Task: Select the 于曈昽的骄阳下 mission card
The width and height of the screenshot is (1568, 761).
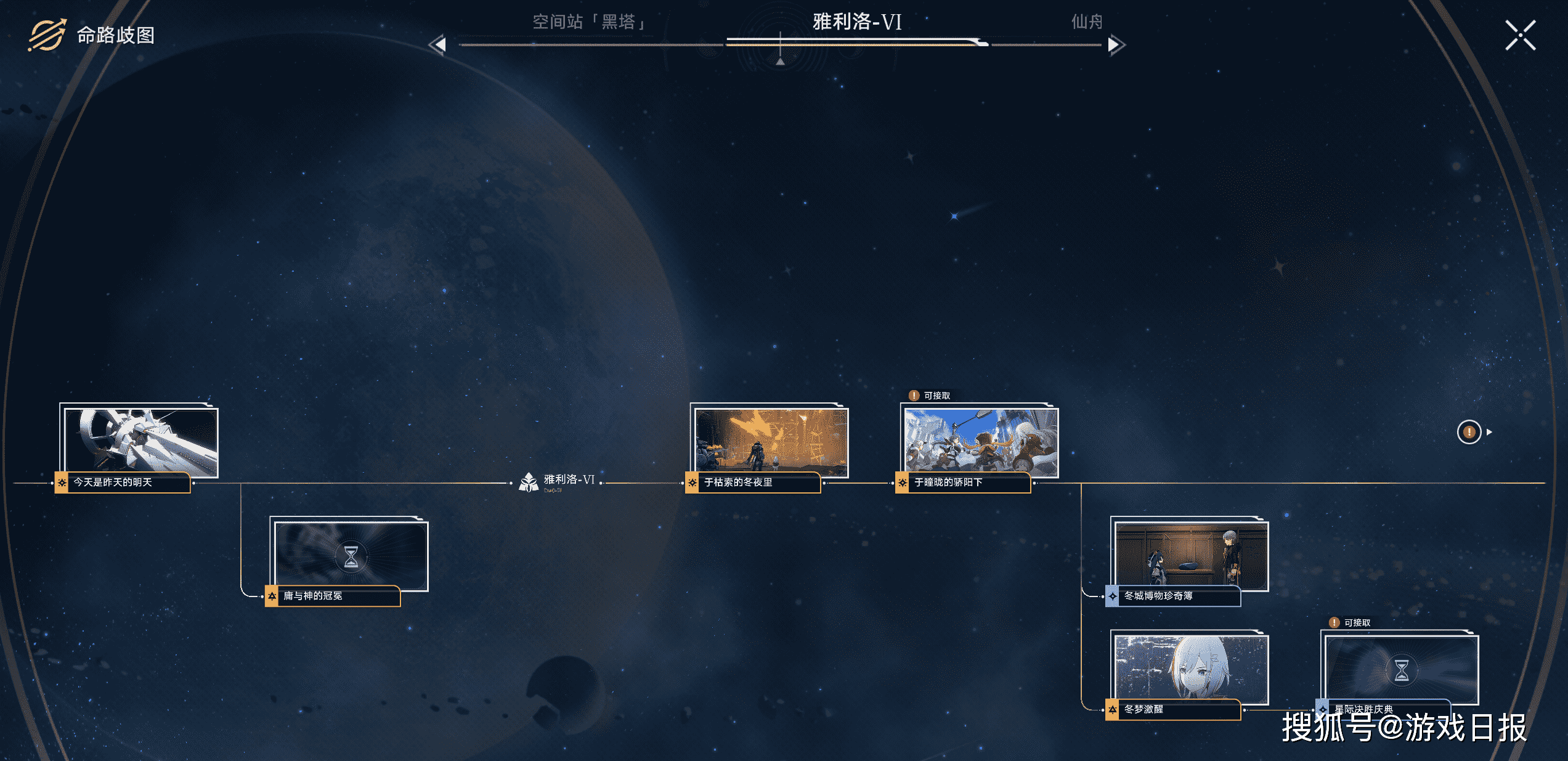Action: (980, 442)
